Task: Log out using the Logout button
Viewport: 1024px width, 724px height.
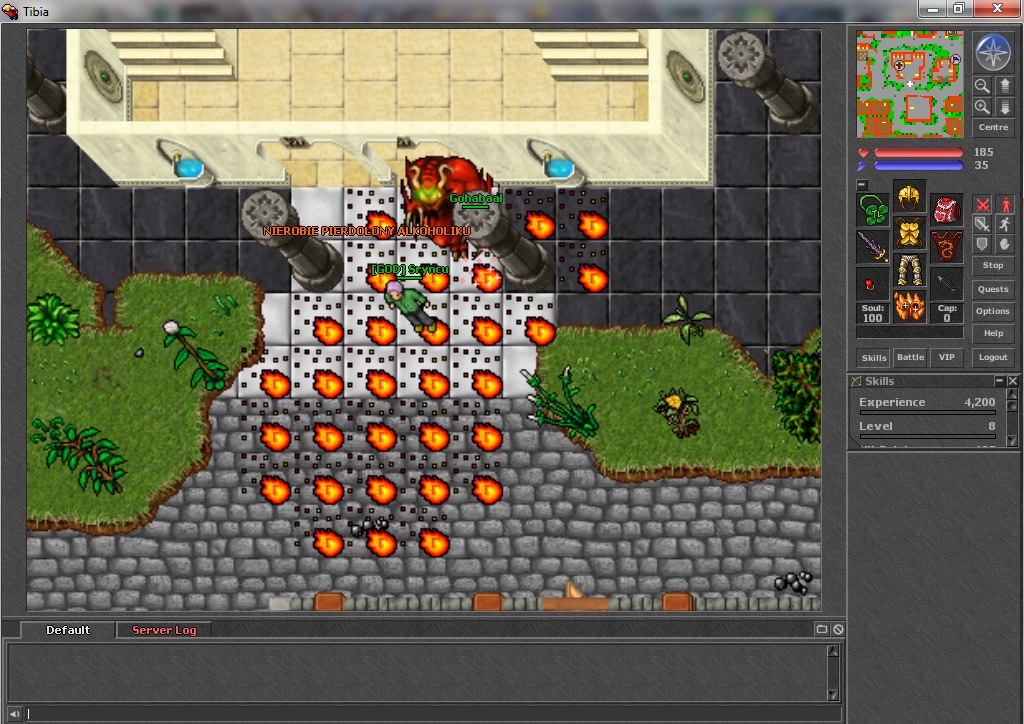Action: click(x=993, y=357)
